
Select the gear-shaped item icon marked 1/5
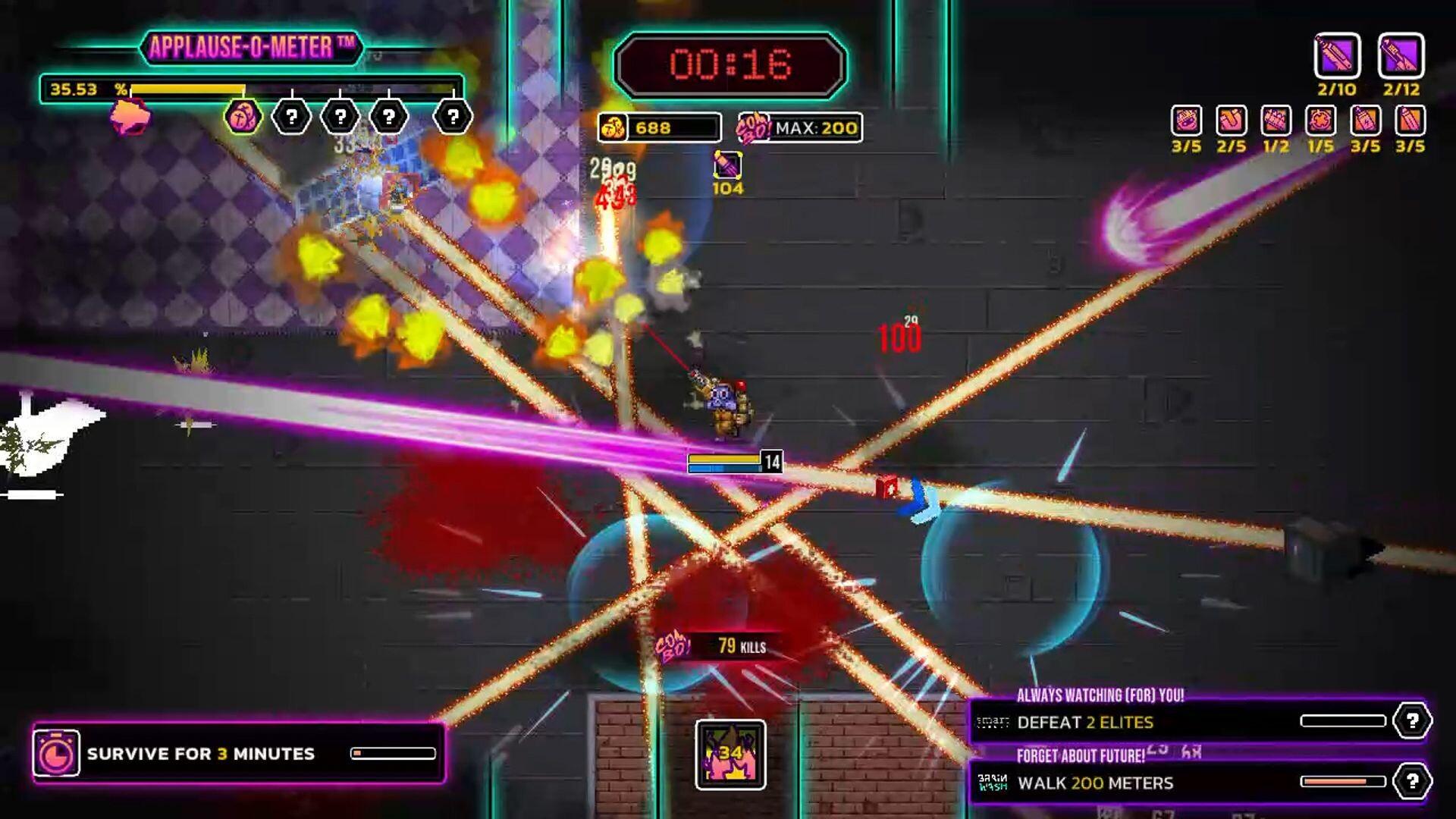(1319, 121)
